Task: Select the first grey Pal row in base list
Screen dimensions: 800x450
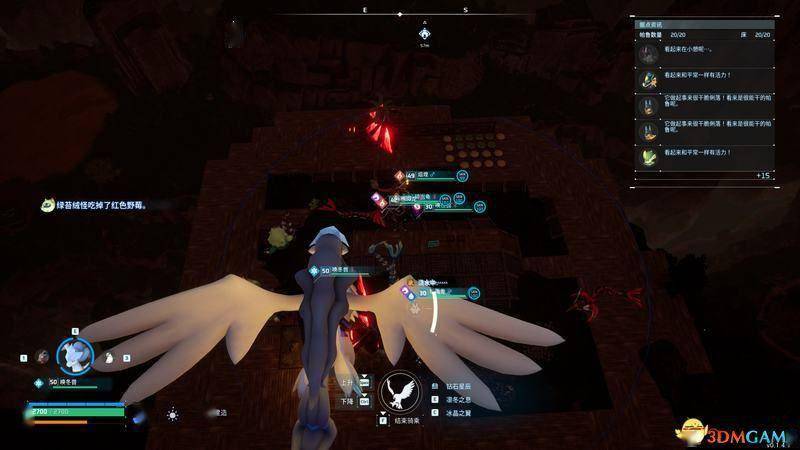Action: pyautogui.click(x=706, y=53)
